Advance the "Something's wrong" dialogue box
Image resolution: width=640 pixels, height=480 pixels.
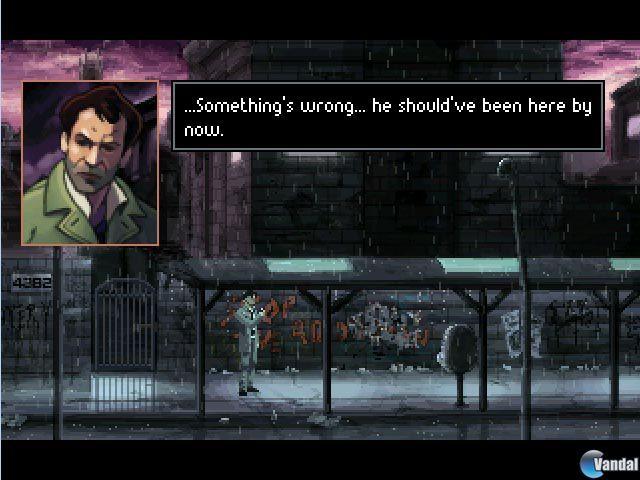coord(387,116)
